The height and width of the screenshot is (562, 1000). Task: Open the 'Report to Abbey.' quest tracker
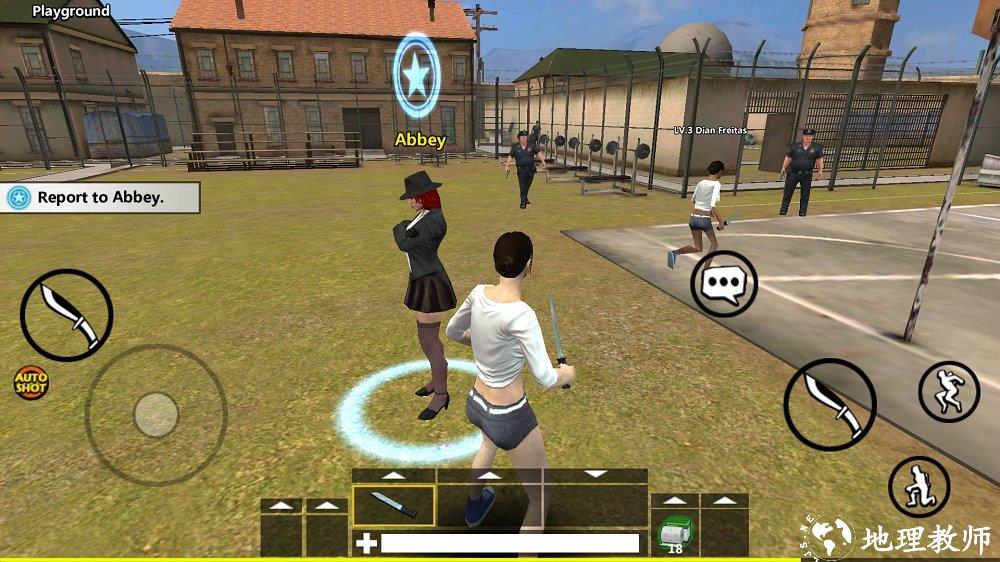(100, 197)
